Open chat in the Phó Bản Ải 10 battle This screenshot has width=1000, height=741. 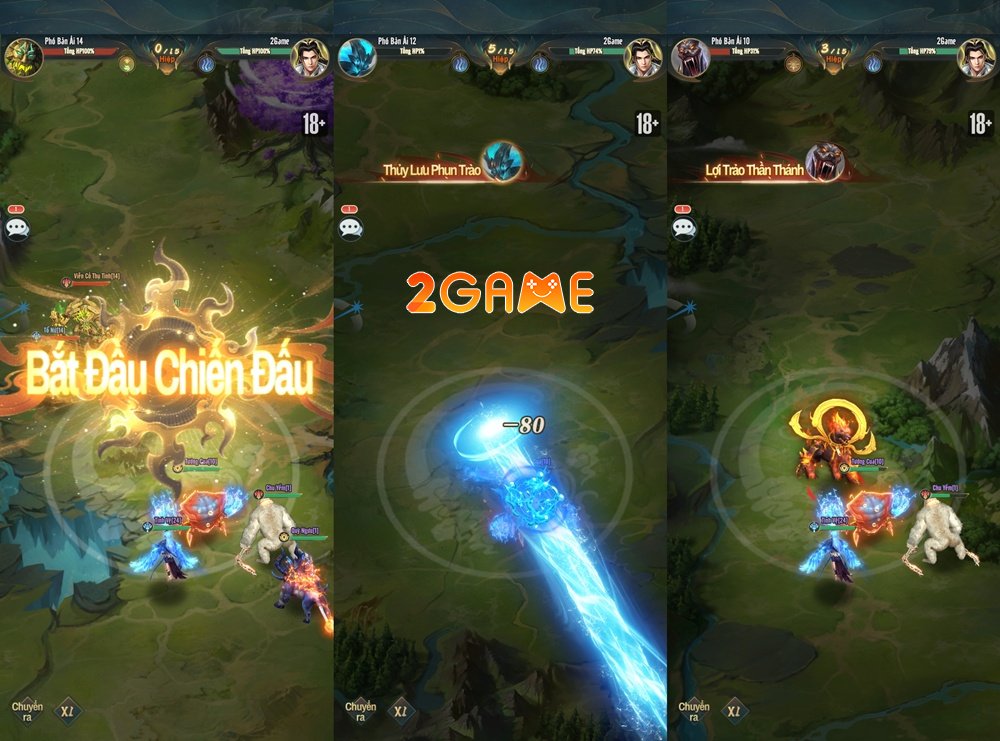click(685, 227)
